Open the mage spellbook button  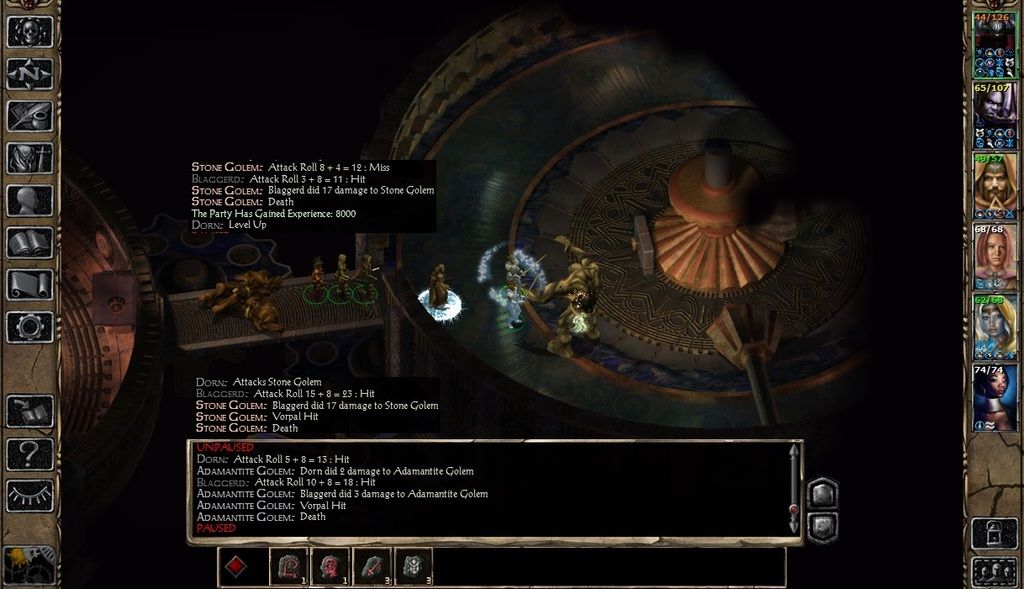click(x=30, y=242)
